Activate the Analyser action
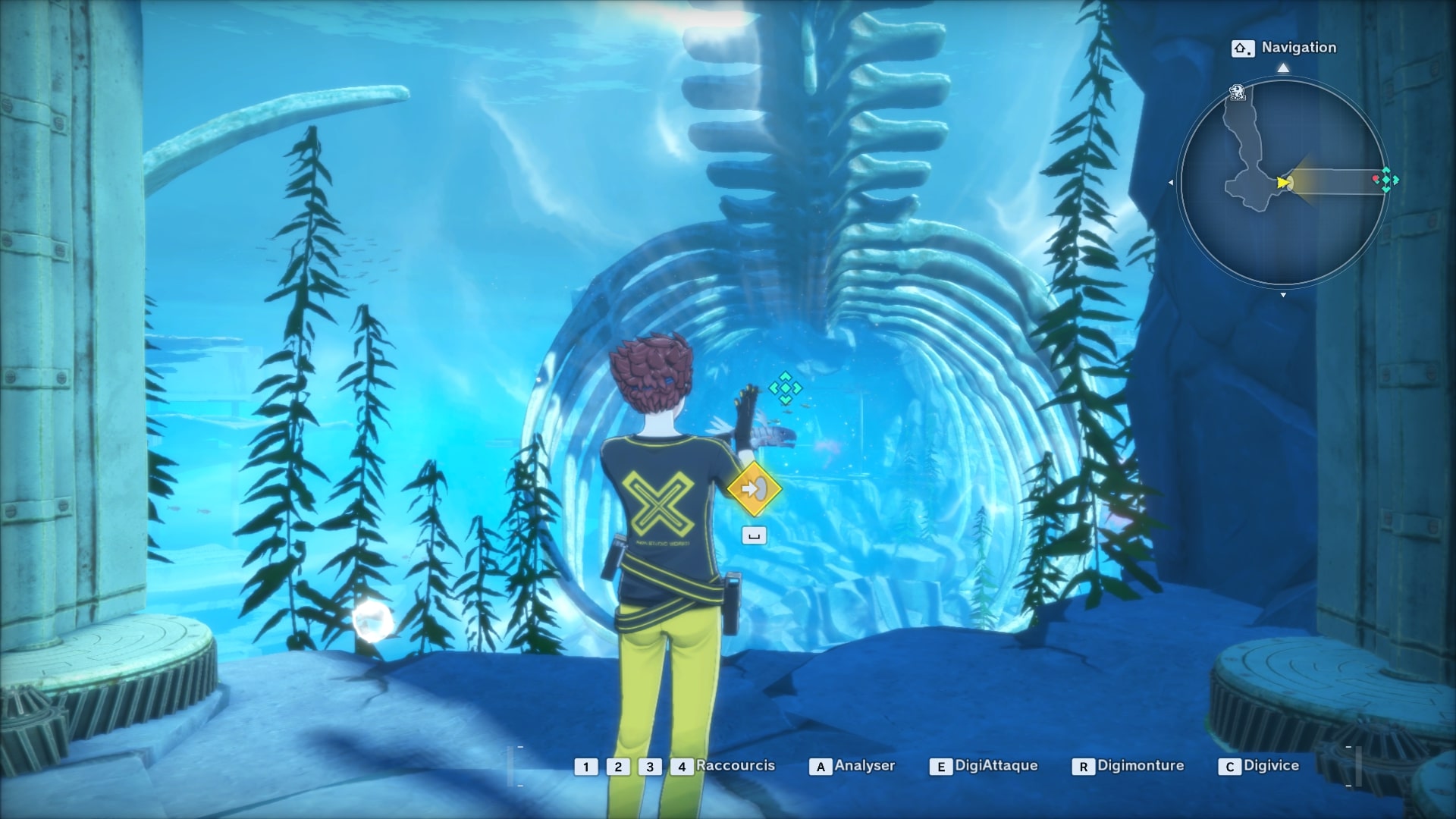Viewport: 1456px width, 819px height. 865,766
